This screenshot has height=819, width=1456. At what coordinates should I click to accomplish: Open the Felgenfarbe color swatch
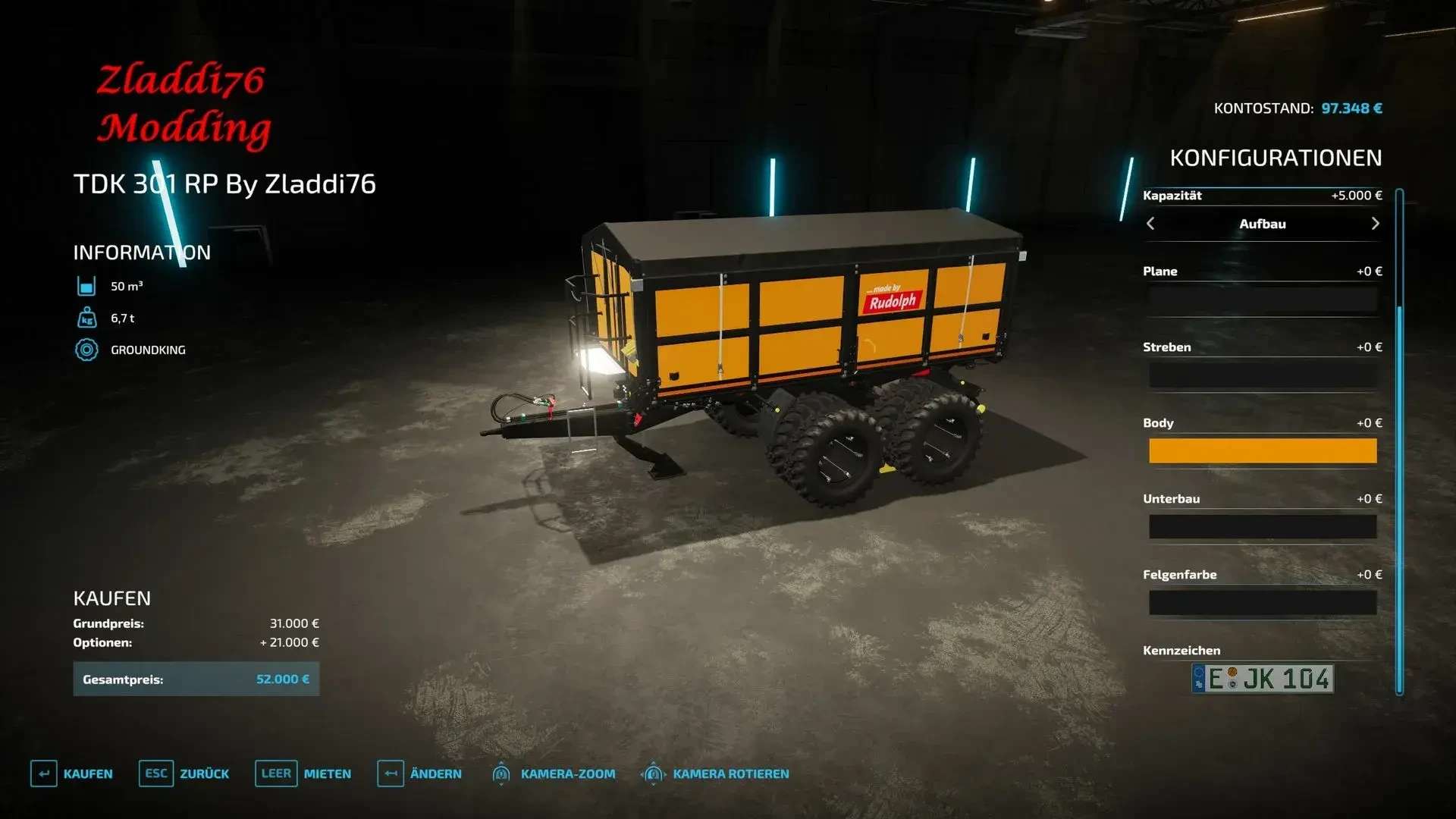click(x=1263, y=603)
